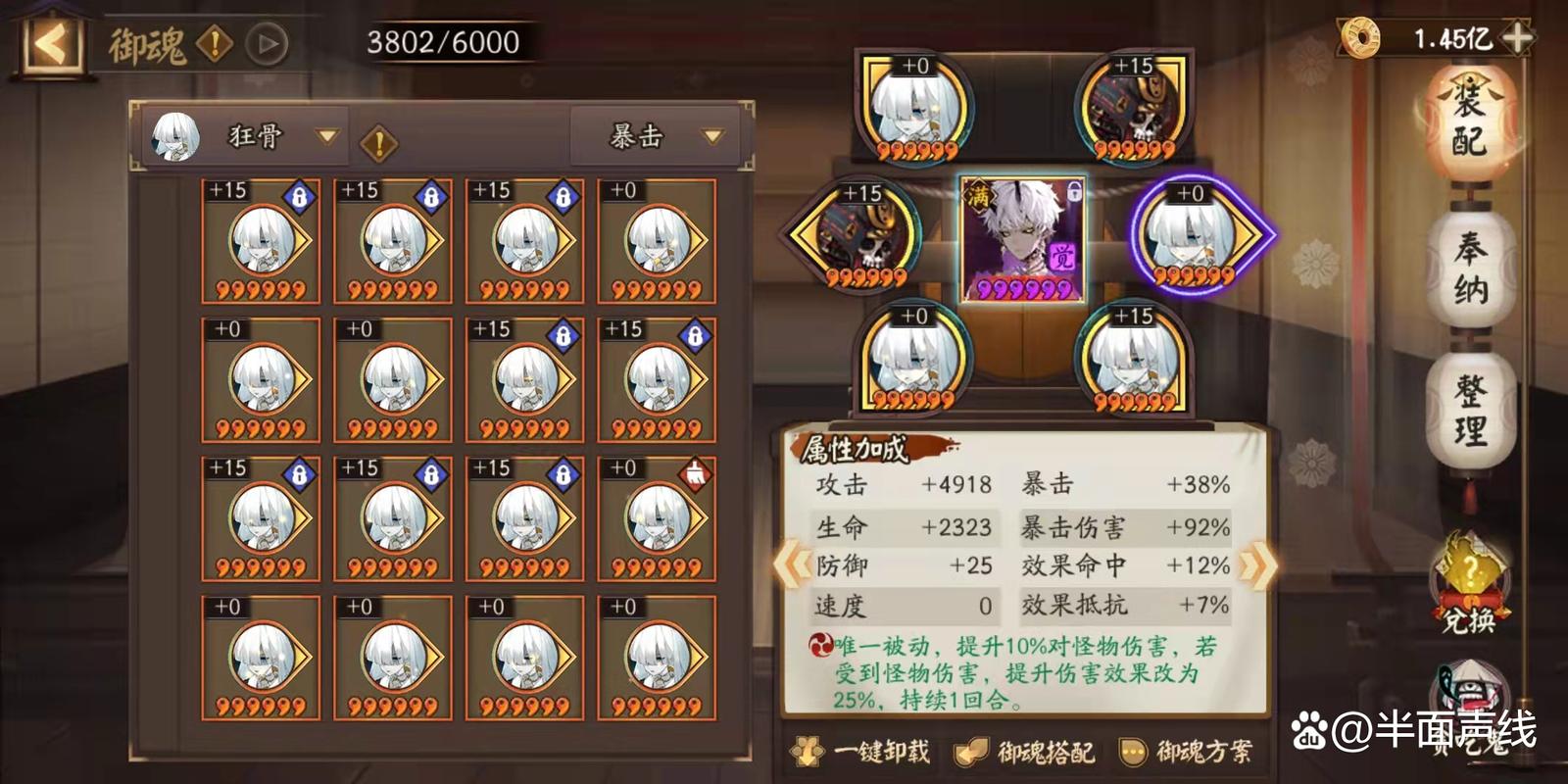Switch to the 整理 lantern tab
The image size is (1568, 784).
1469,410
